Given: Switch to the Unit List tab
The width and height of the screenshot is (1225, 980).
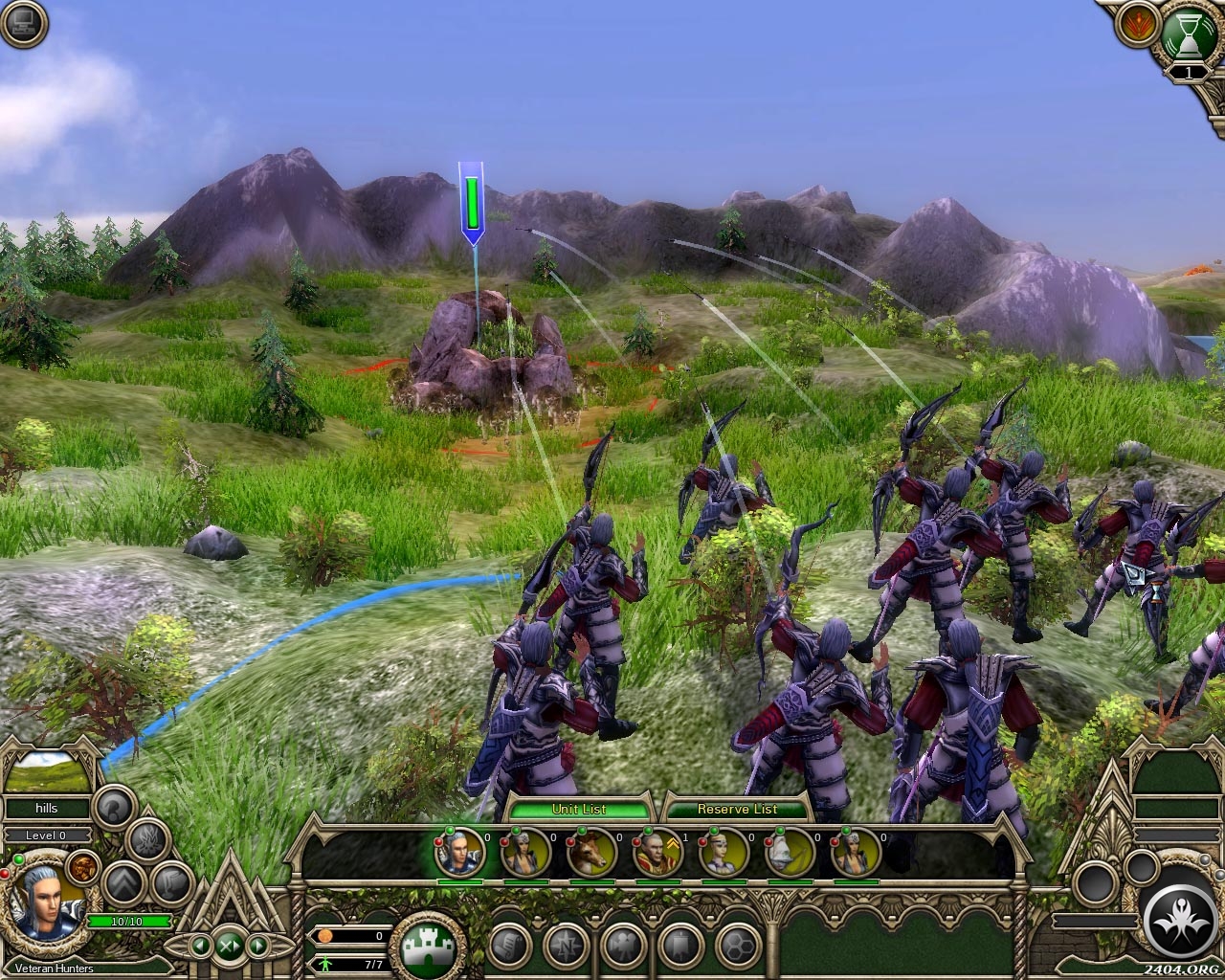Looking at the screenshot, I should [579, 809].
